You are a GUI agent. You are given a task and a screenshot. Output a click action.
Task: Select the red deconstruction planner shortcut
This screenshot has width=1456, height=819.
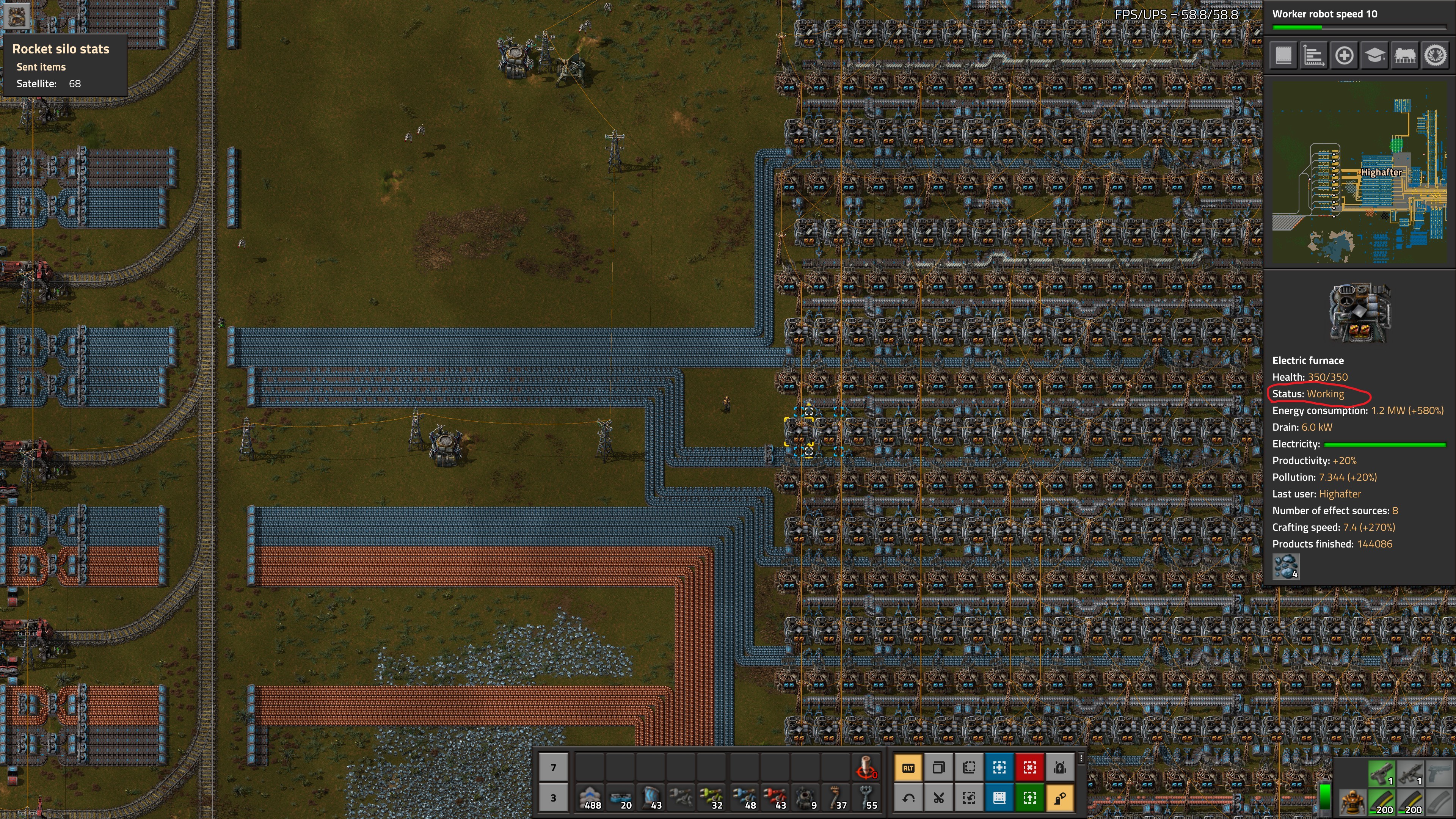[x=1029, y=767]
